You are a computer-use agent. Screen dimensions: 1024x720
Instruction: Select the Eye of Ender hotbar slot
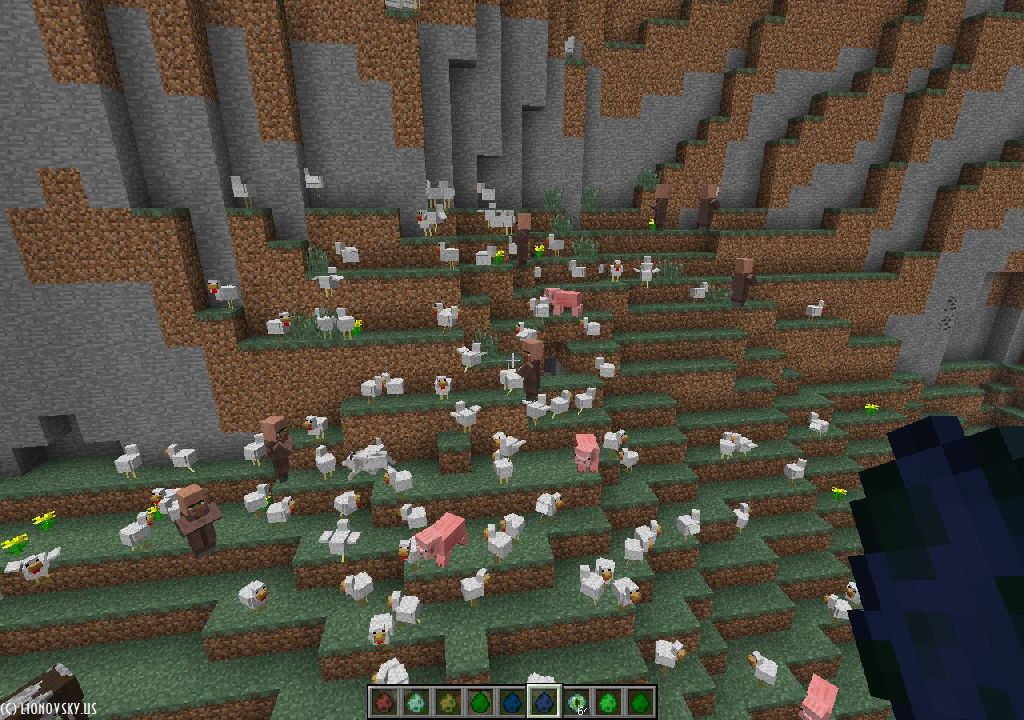[577, 702]
